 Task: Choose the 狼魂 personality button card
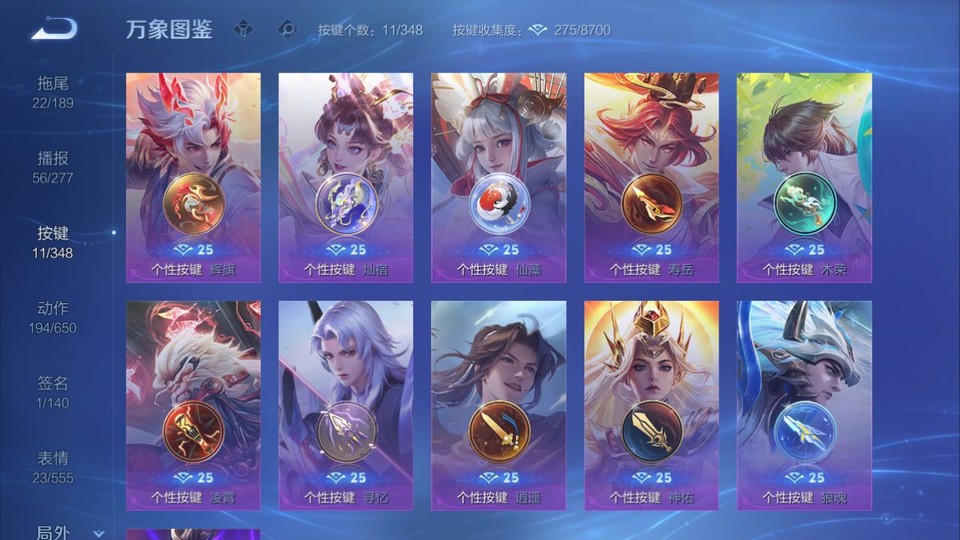click(804, 405)
